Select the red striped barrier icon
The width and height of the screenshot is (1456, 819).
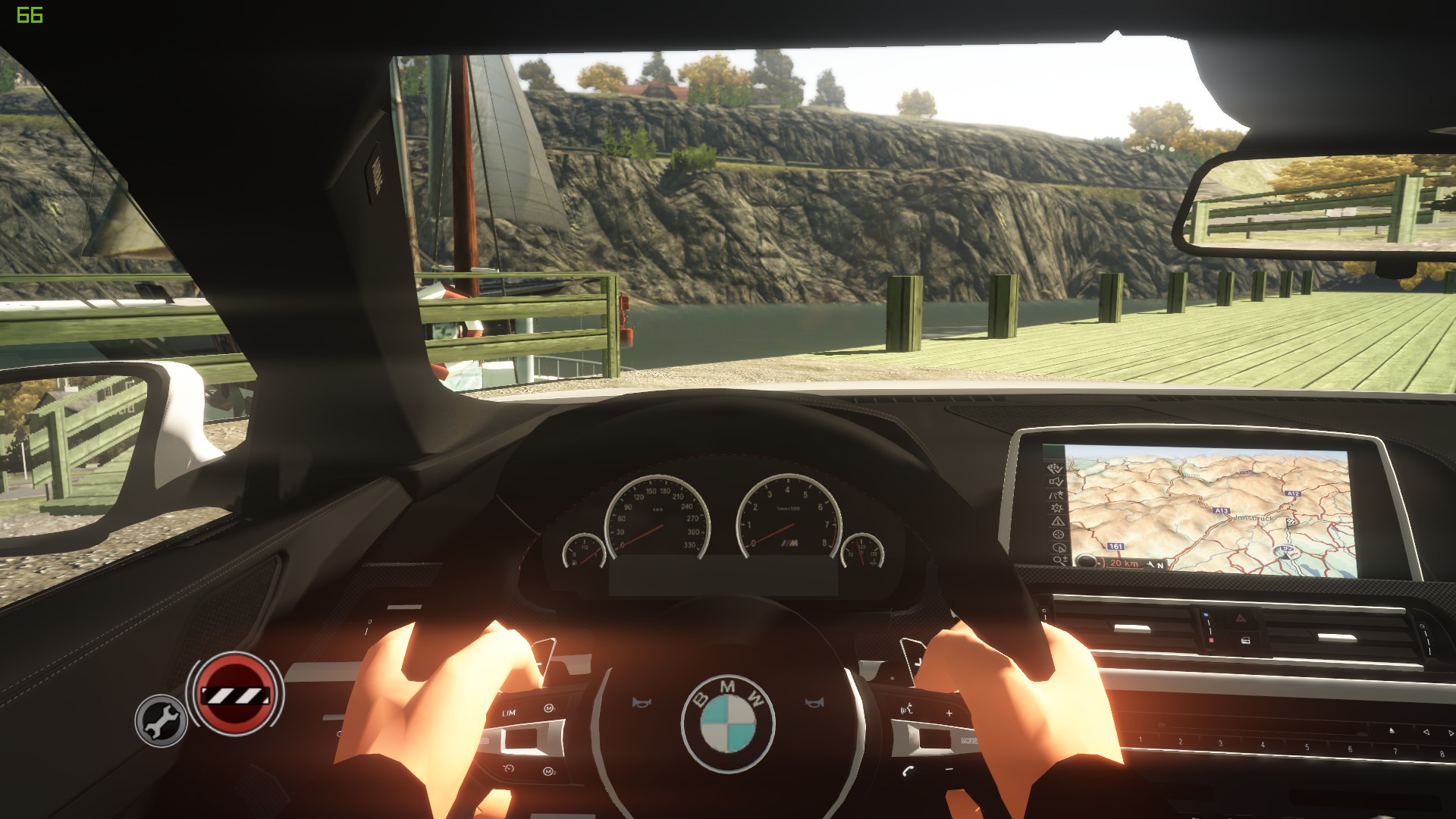coord(234,693)
